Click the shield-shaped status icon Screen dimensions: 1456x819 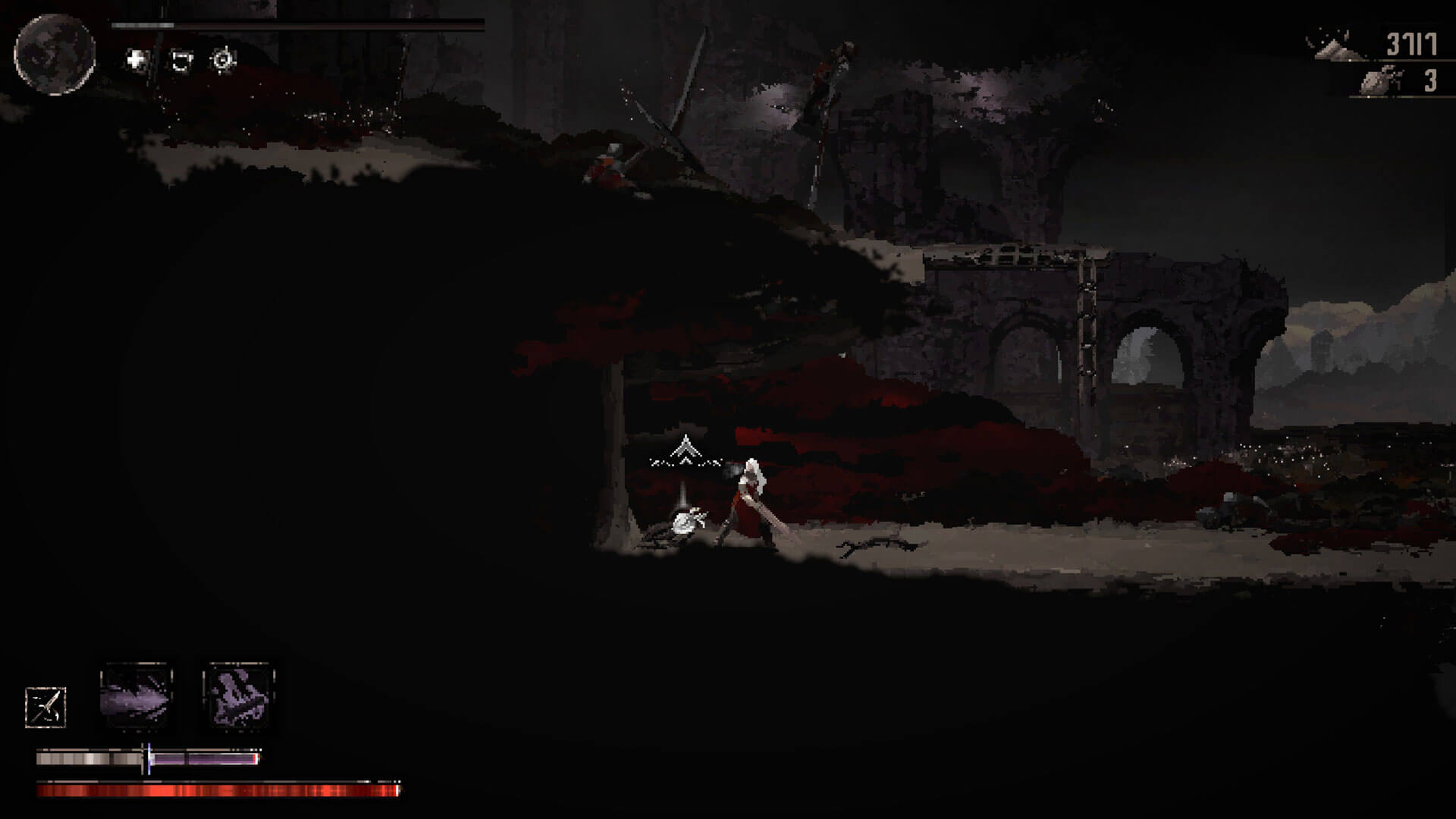(180, 60)
